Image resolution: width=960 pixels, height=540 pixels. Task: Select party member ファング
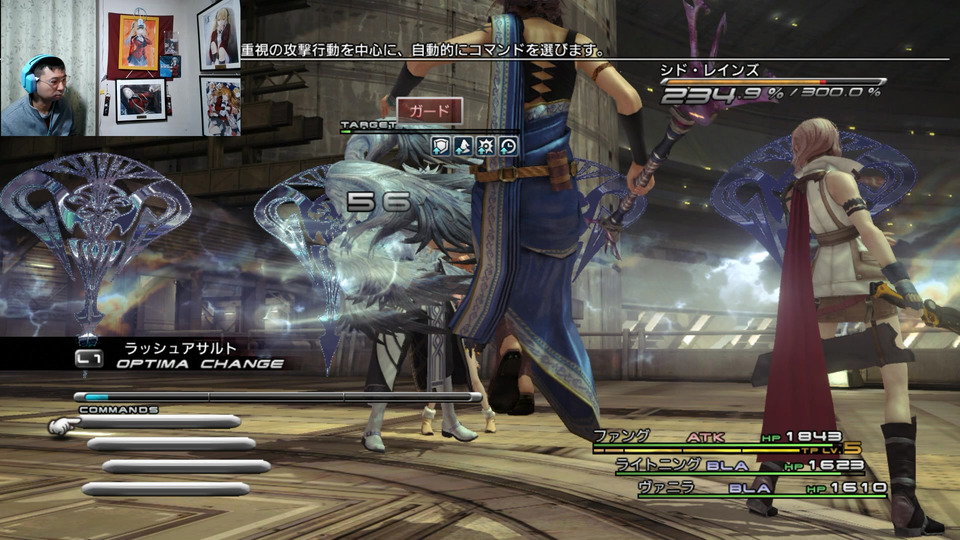(622, 437)
